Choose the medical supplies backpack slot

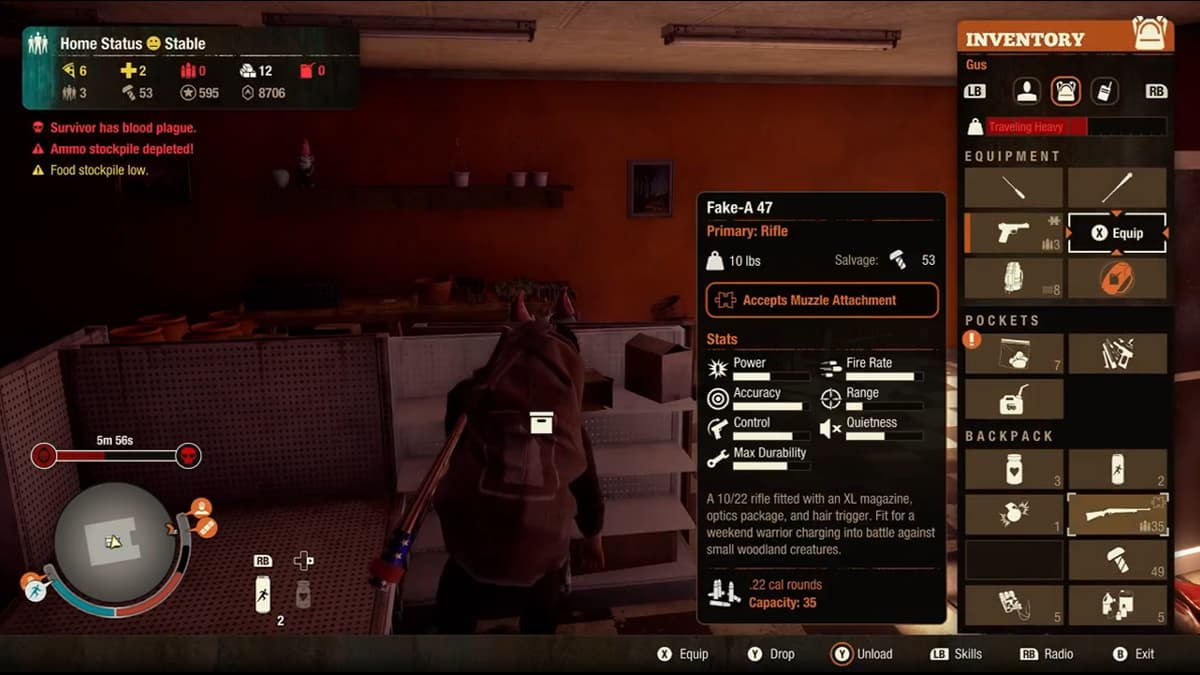coord(1014,605)
